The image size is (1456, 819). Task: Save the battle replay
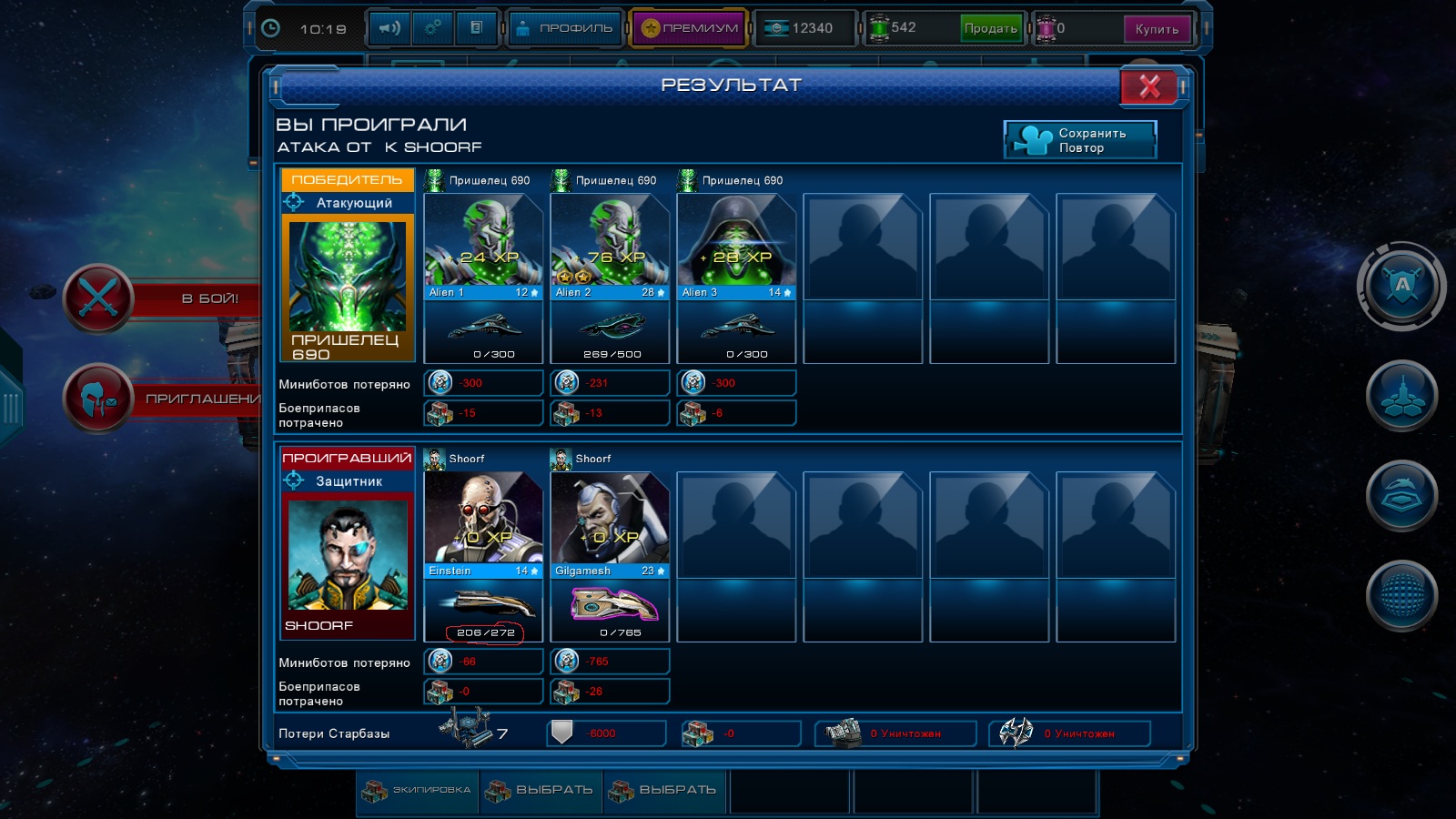[x=1080, y=140]
